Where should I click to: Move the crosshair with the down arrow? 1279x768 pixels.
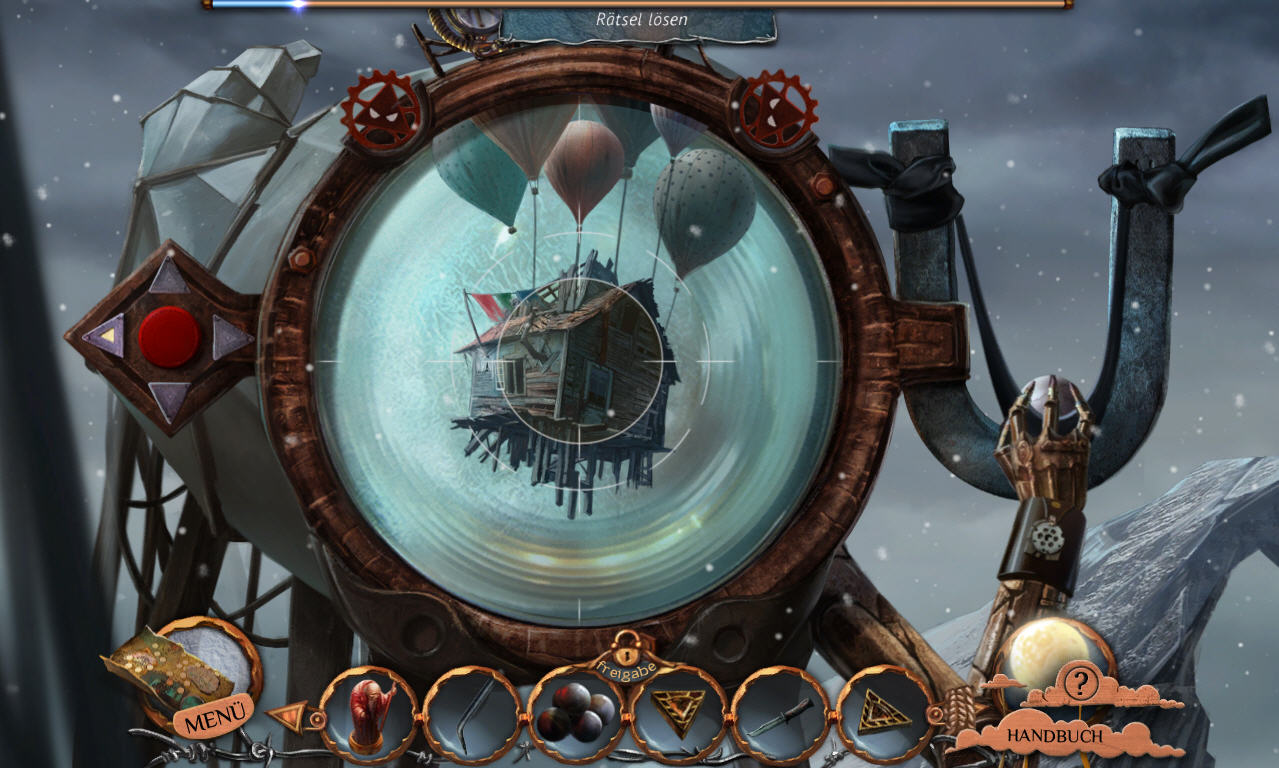(x=169, y=399)
